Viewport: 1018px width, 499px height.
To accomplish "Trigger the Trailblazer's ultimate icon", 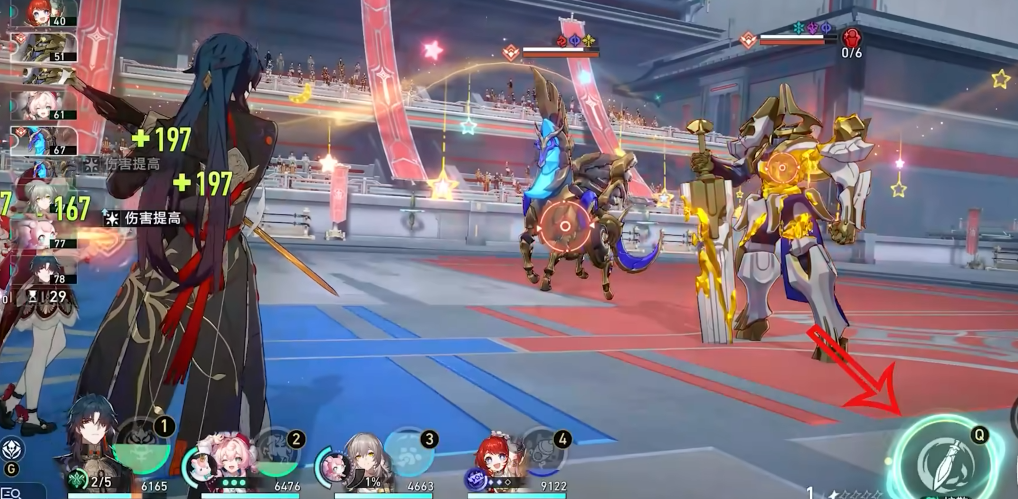I will point(409,452).
